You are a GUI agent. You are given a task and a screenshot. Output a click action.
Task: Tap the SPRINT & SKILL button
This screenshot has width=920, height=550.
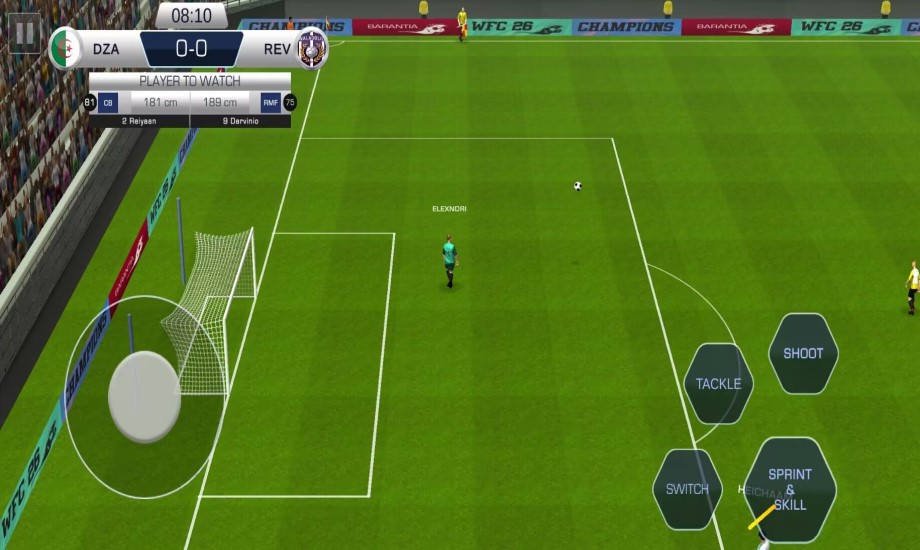click(x=790, y=489)
